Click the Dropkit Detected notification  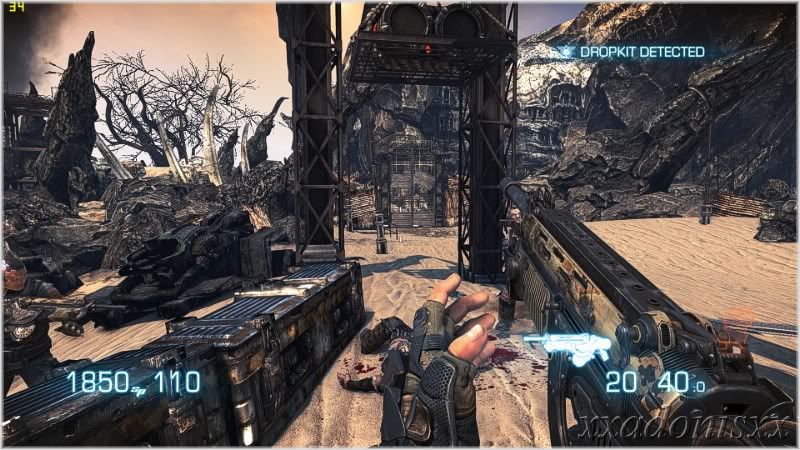coord(632,51)
